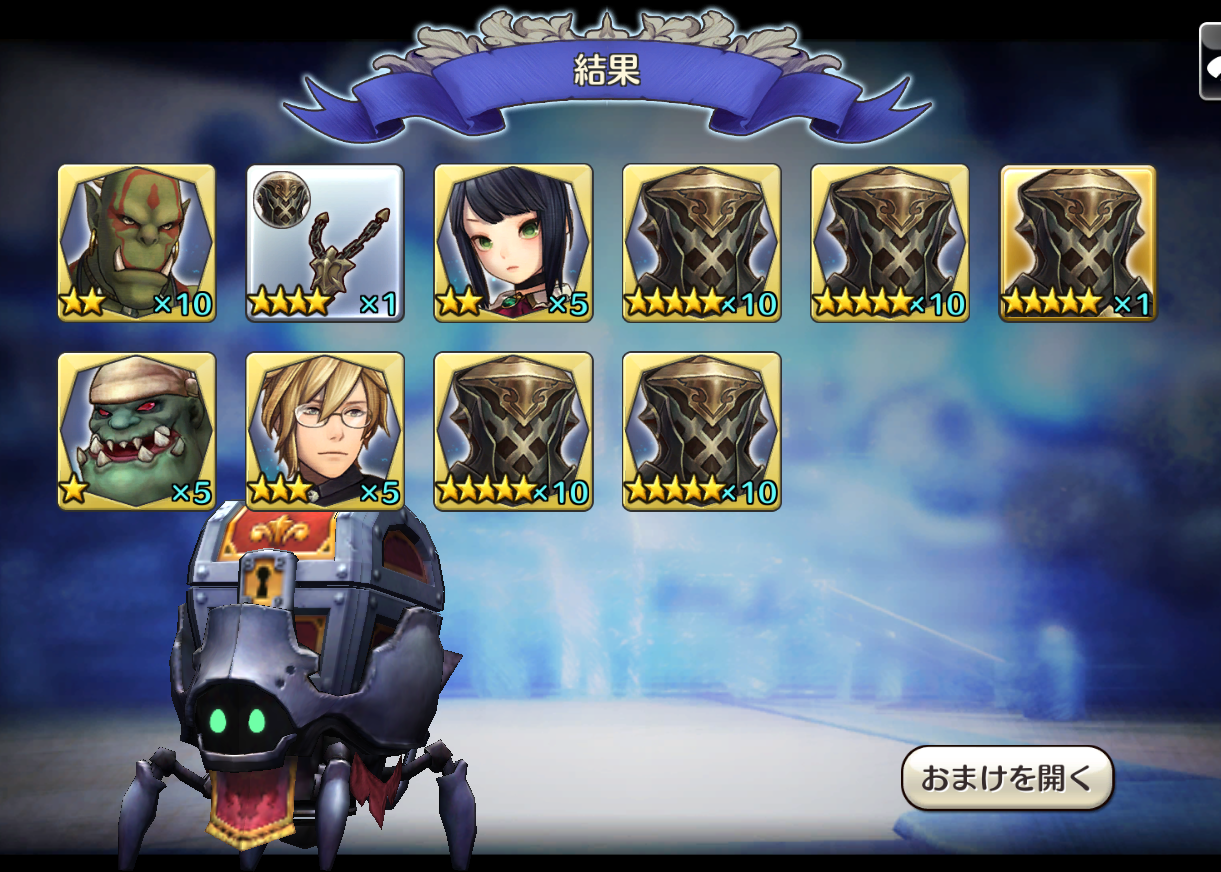Select the black-haired girl reward tile
Viewport: 1221px width, 872px height.
[x=513, y=243]
